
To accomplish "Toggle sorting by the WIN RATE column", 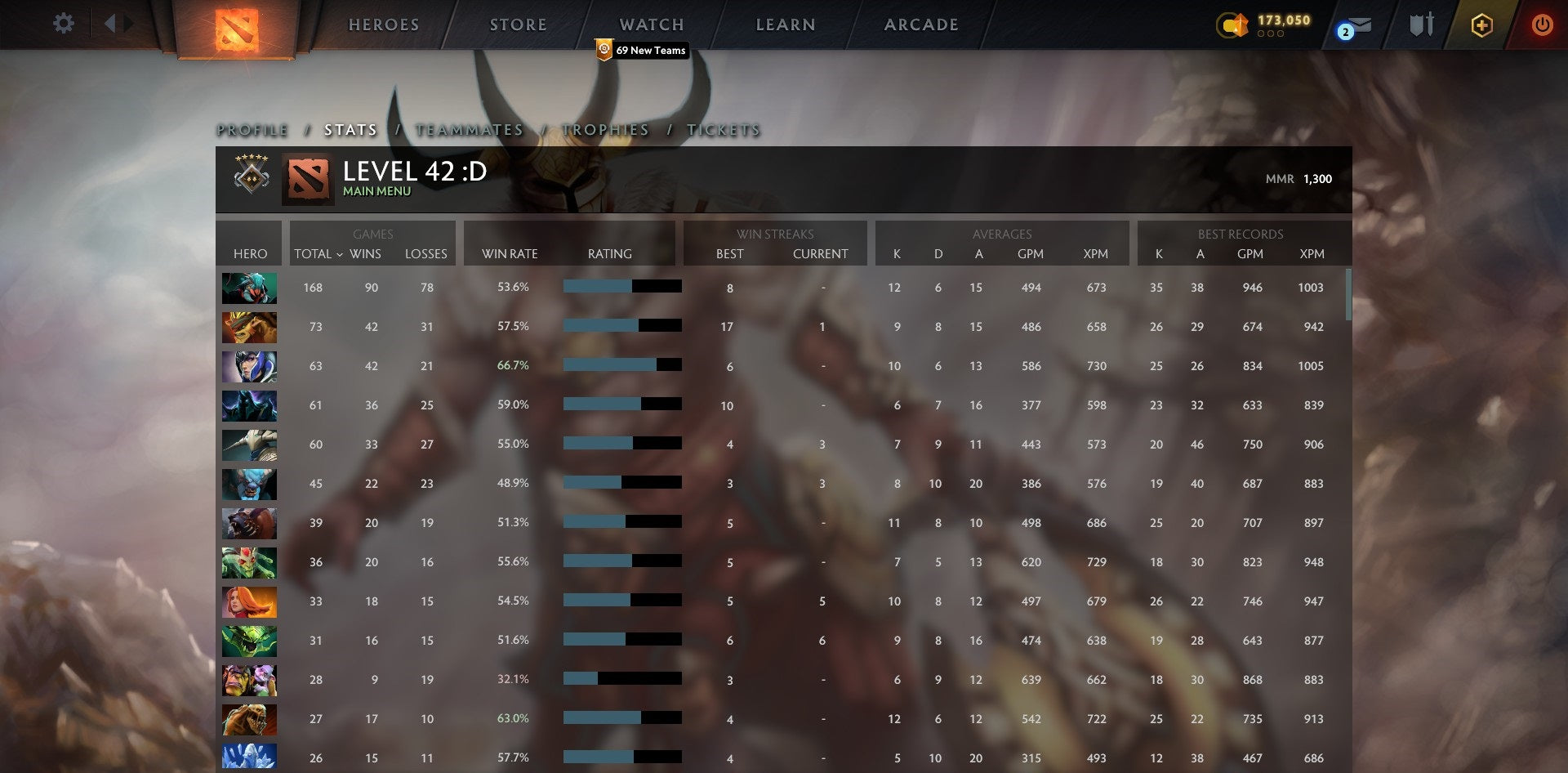I will pos(508,254).
